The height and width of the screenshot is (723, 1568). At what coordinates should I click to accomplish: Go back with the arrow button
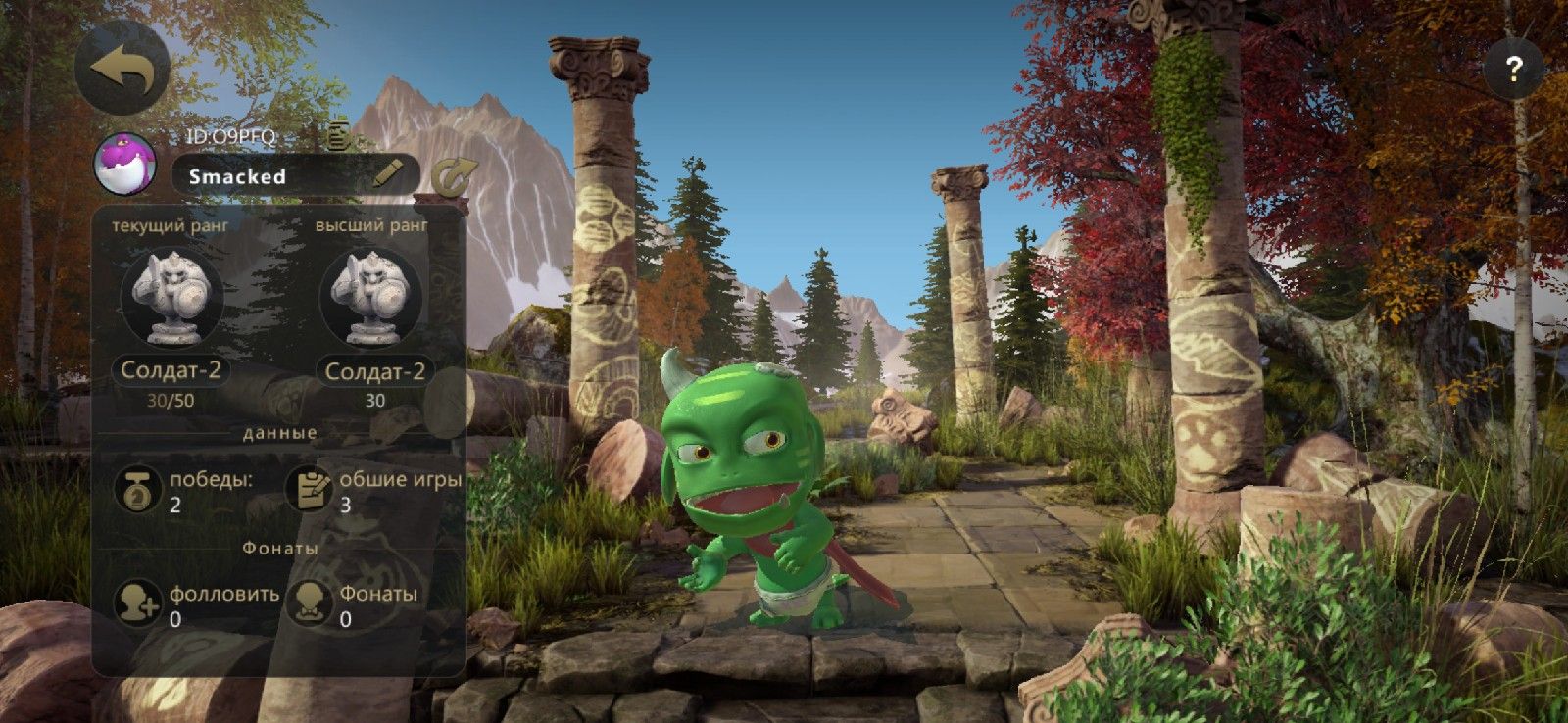click(122, 69)
